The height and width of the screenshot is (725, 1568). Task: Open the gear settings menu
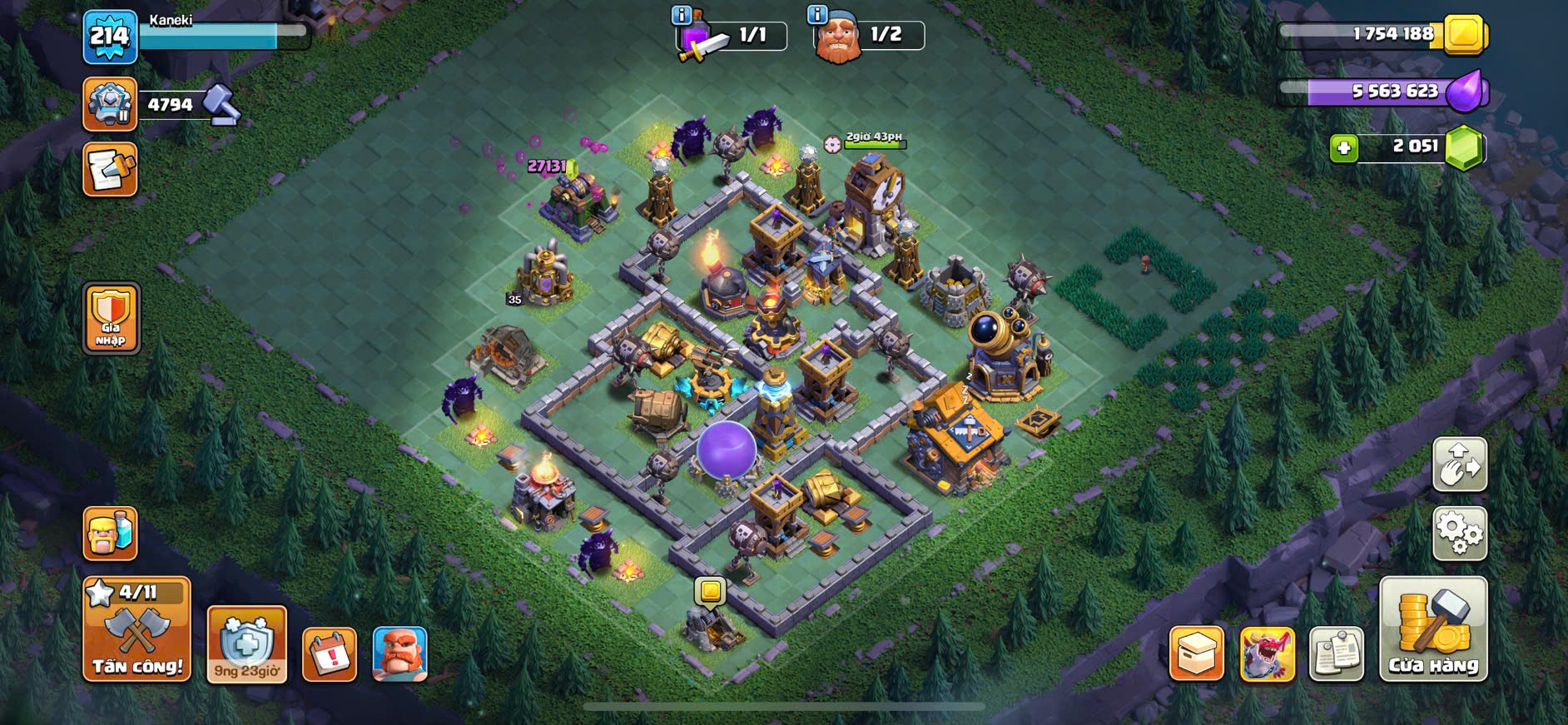1459,533
